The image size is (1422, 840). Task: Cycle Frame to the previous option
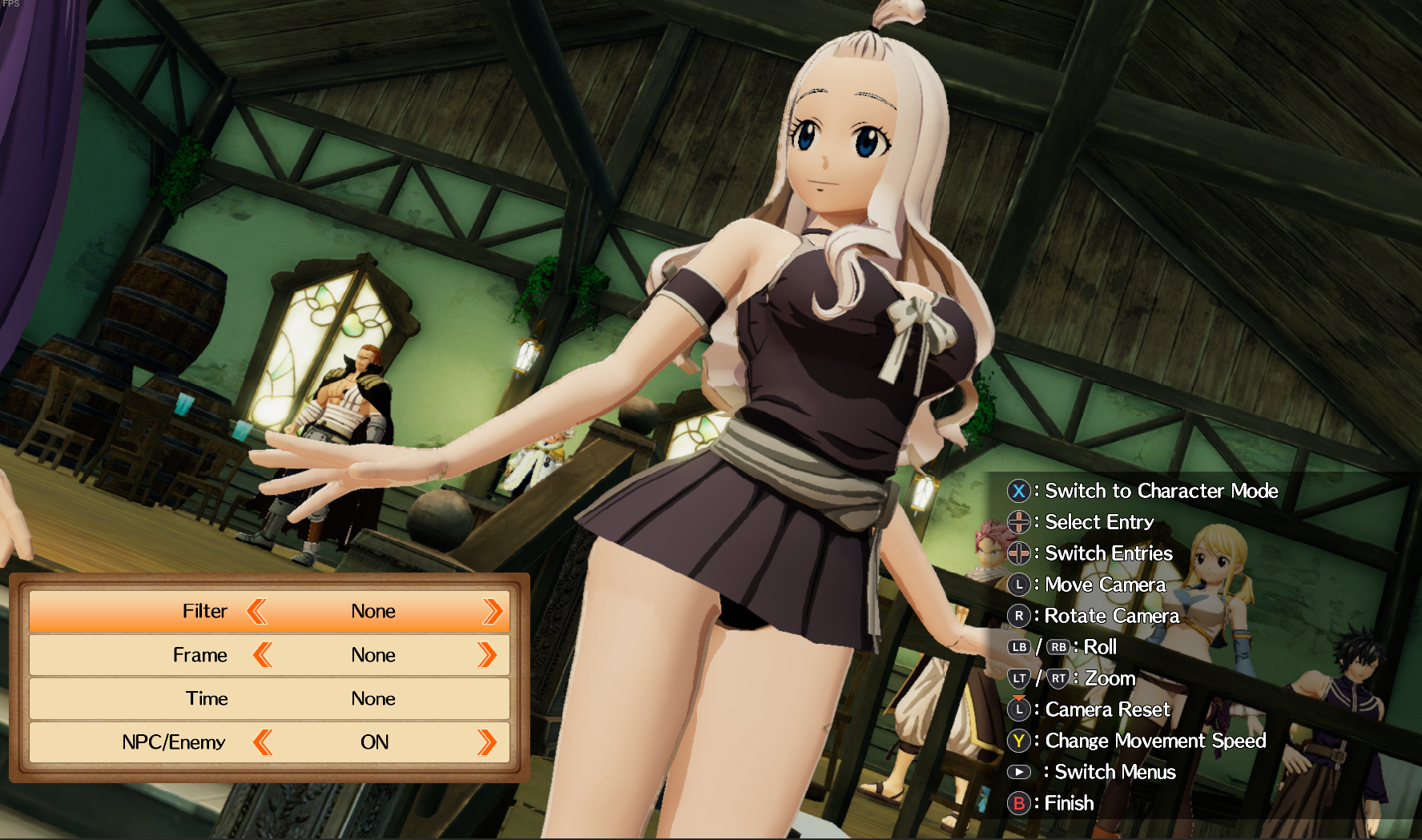click(x=262, y=656)
